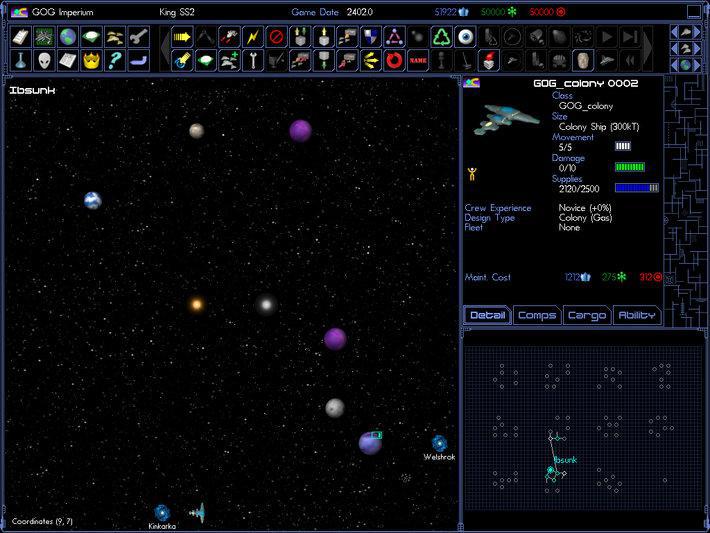
Task: Open the globe planets list
Action: 68,38
